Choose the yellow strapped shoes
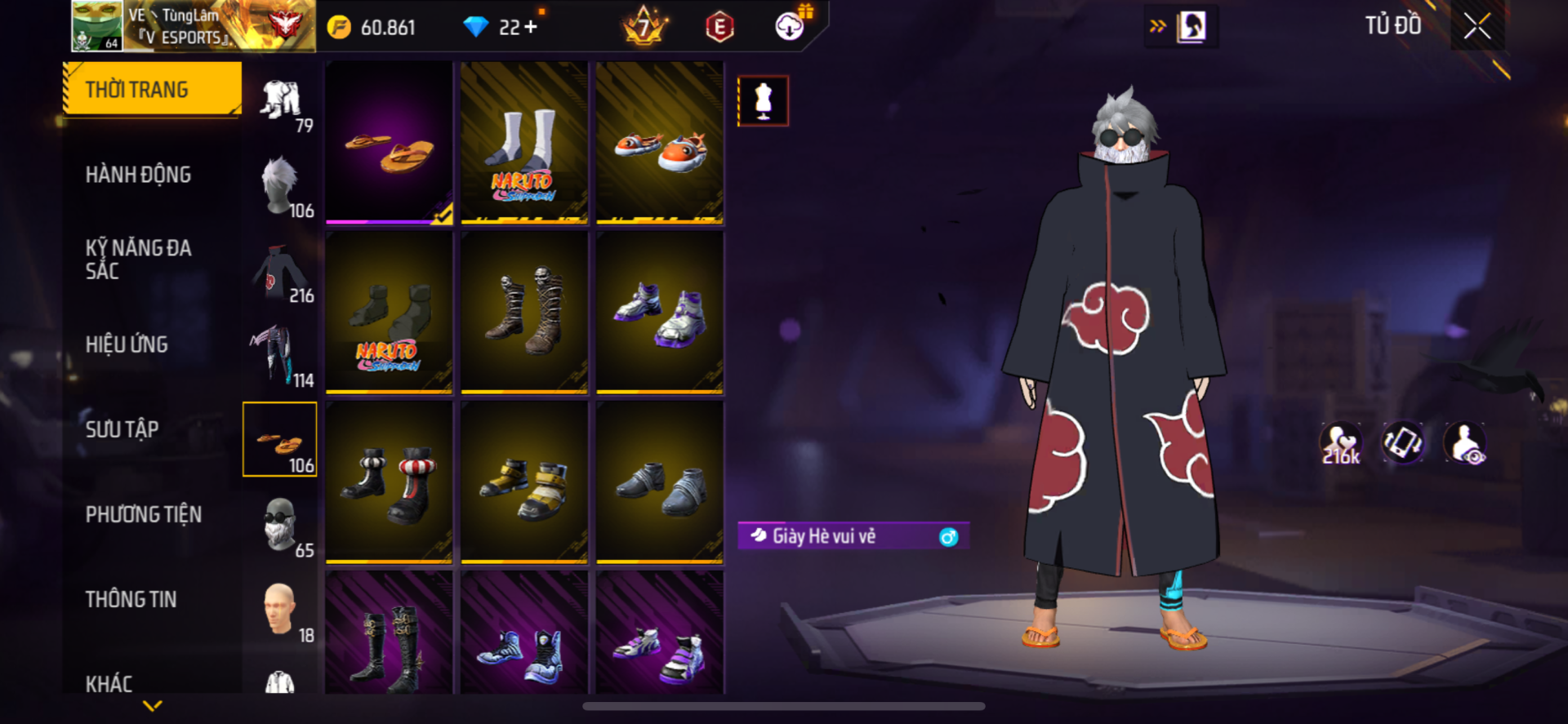The width and height of the screenshot is (1568, 724). [x=524, y=482]
